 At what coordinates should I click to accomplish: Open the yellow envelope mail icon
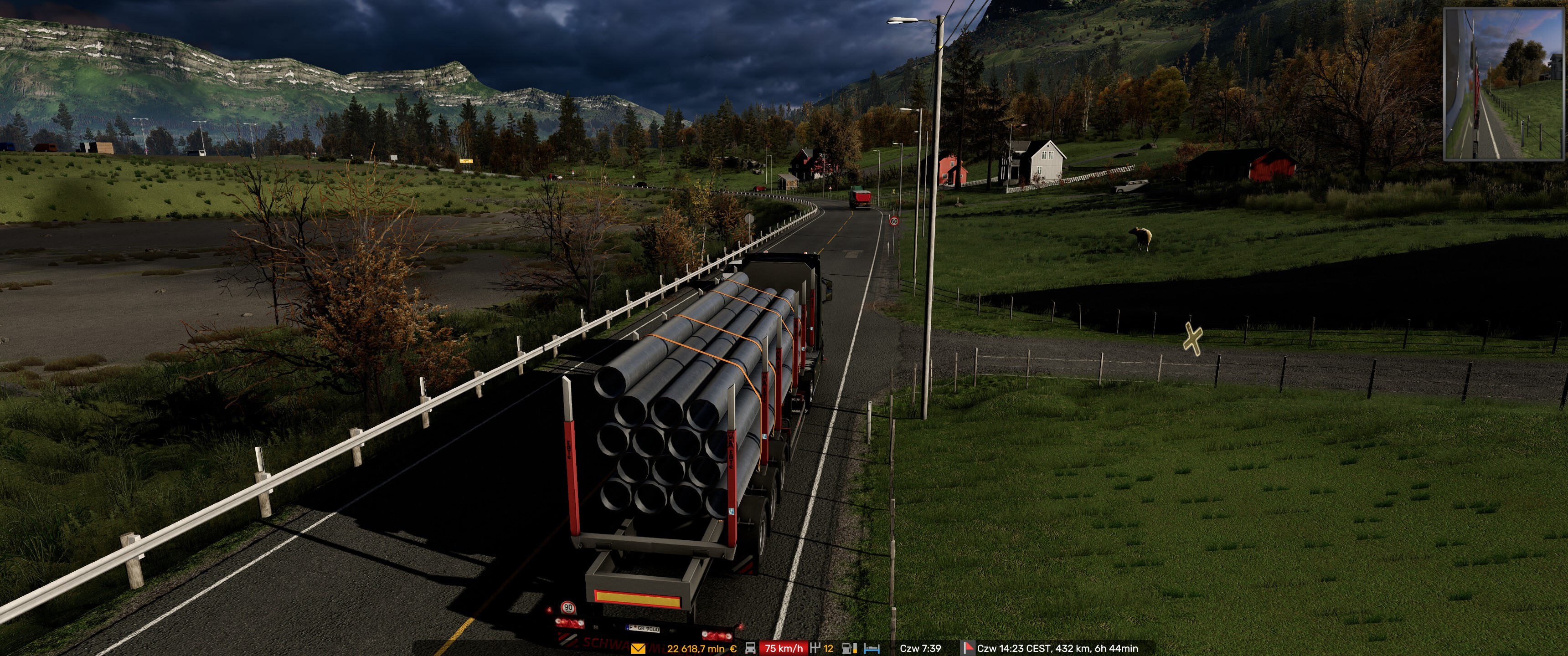pos(637,649)
